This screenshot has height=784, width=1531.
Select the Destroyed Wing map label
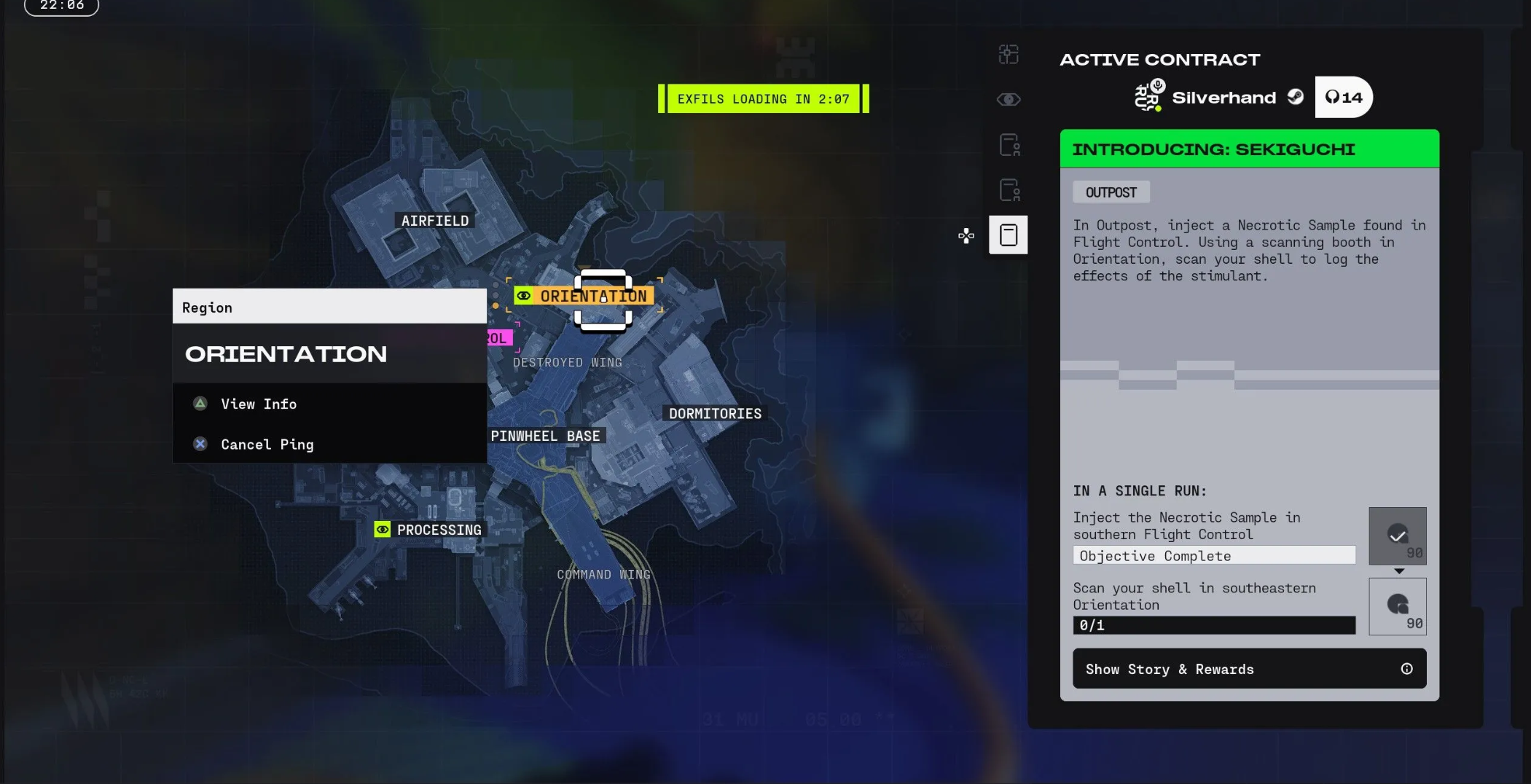(568, 362)
